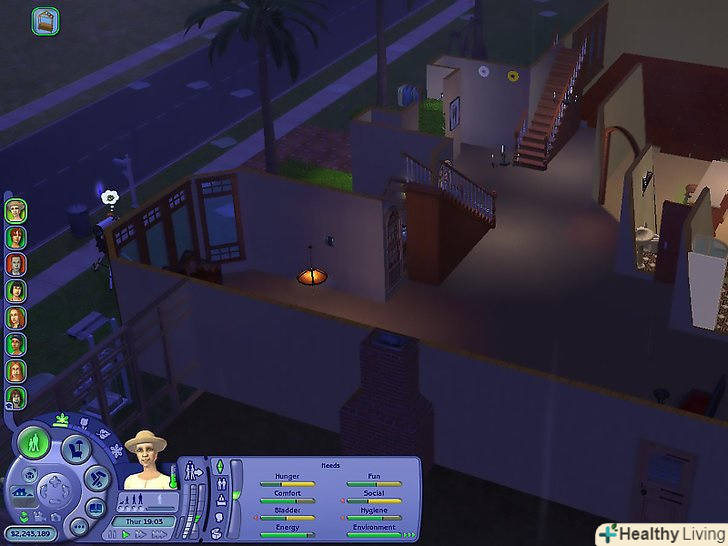Choose the Sim with short black hair

16,291
